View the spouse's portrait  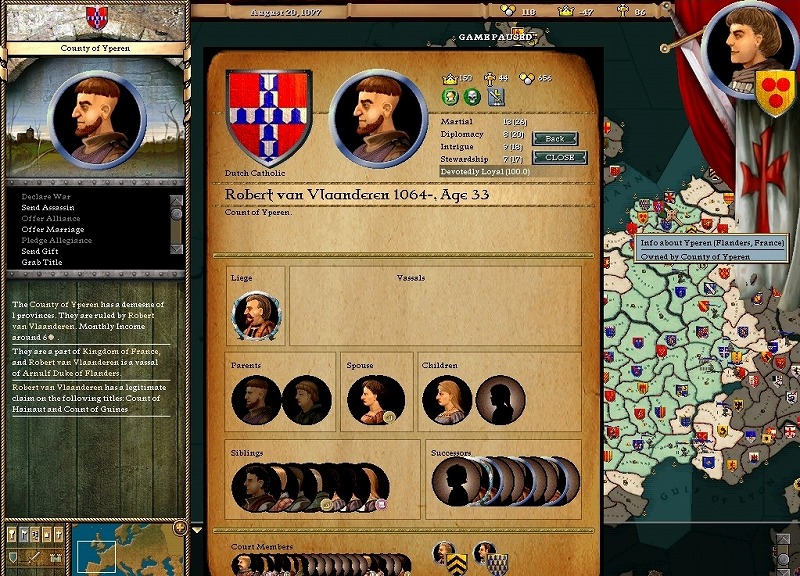click(371, 399)
